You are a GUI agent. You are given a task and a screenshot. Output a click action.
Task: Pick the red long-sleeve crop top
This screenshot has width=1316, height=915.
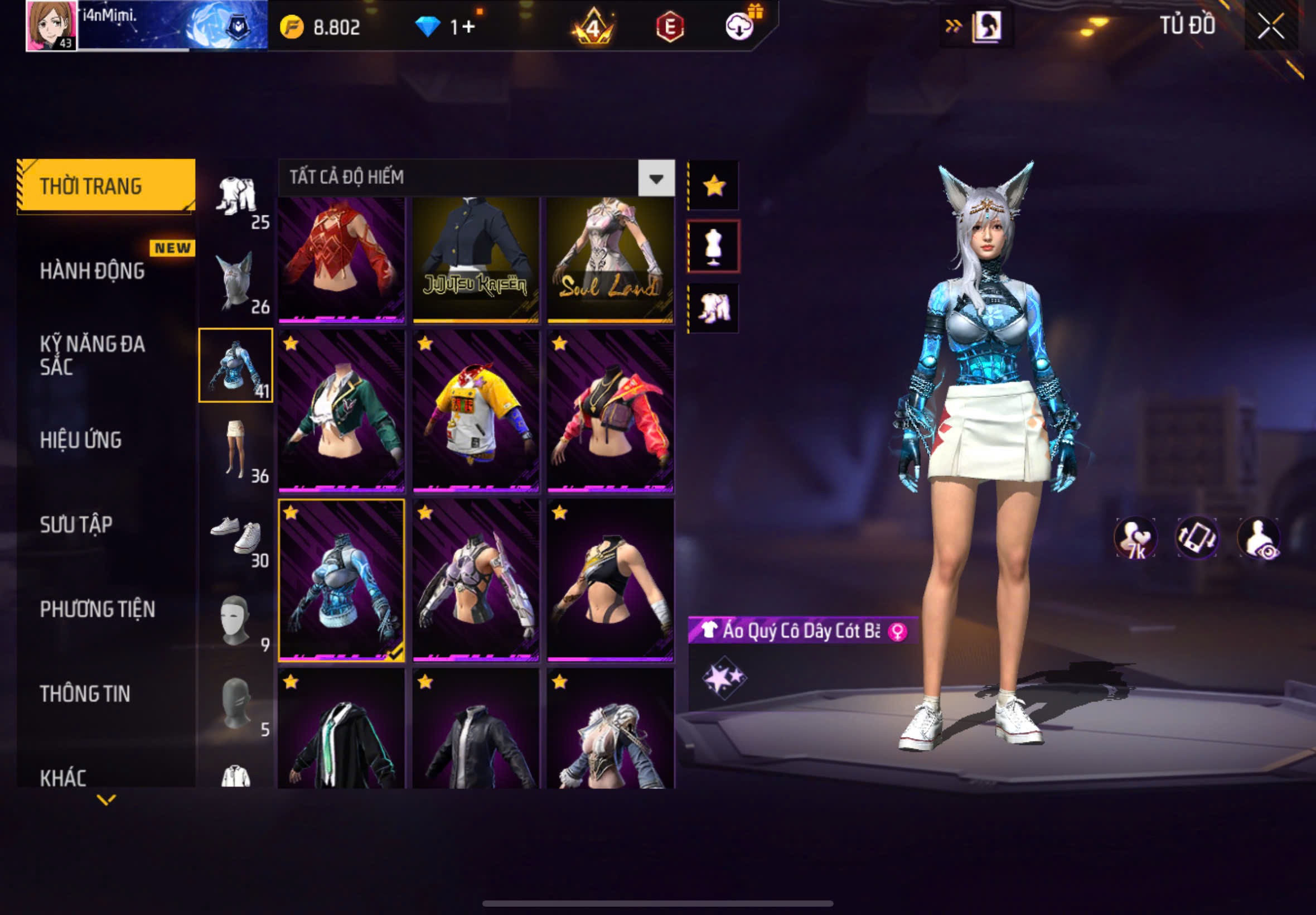[x=341, y=259]
